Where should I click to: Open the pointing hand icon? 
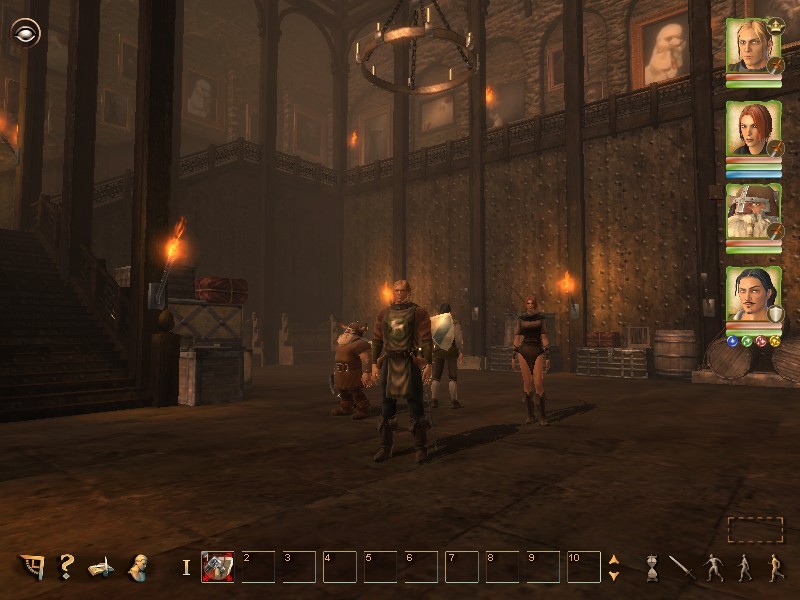[101, 567]
